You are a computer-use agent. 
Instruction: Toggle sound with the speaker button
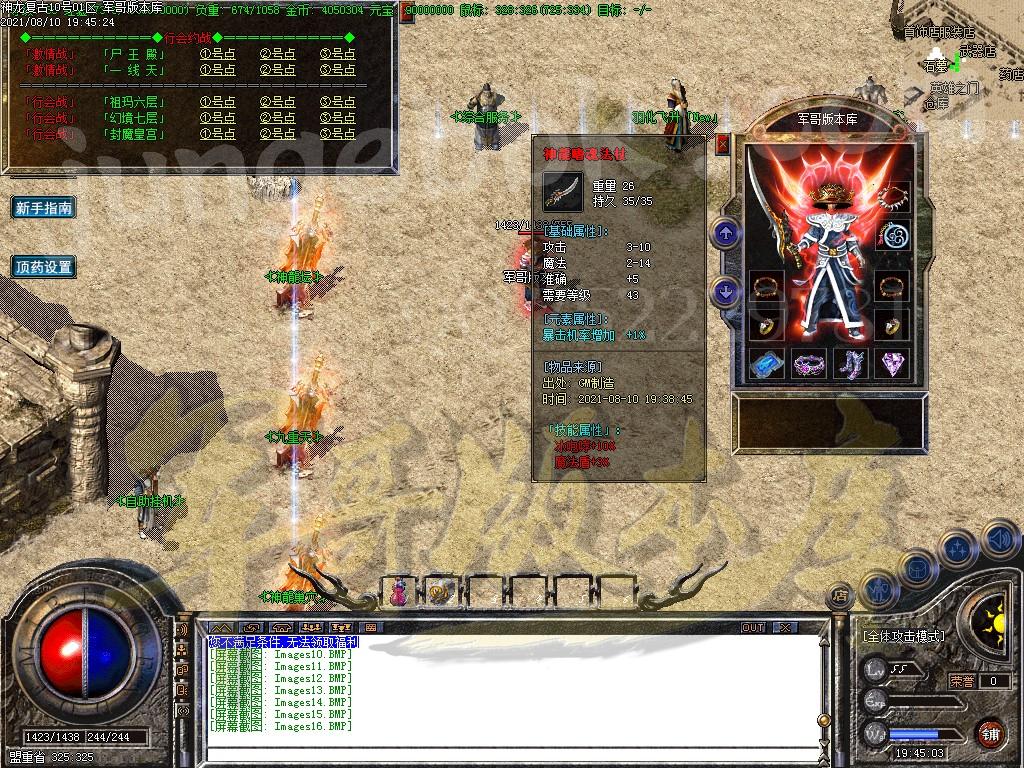1000,540
